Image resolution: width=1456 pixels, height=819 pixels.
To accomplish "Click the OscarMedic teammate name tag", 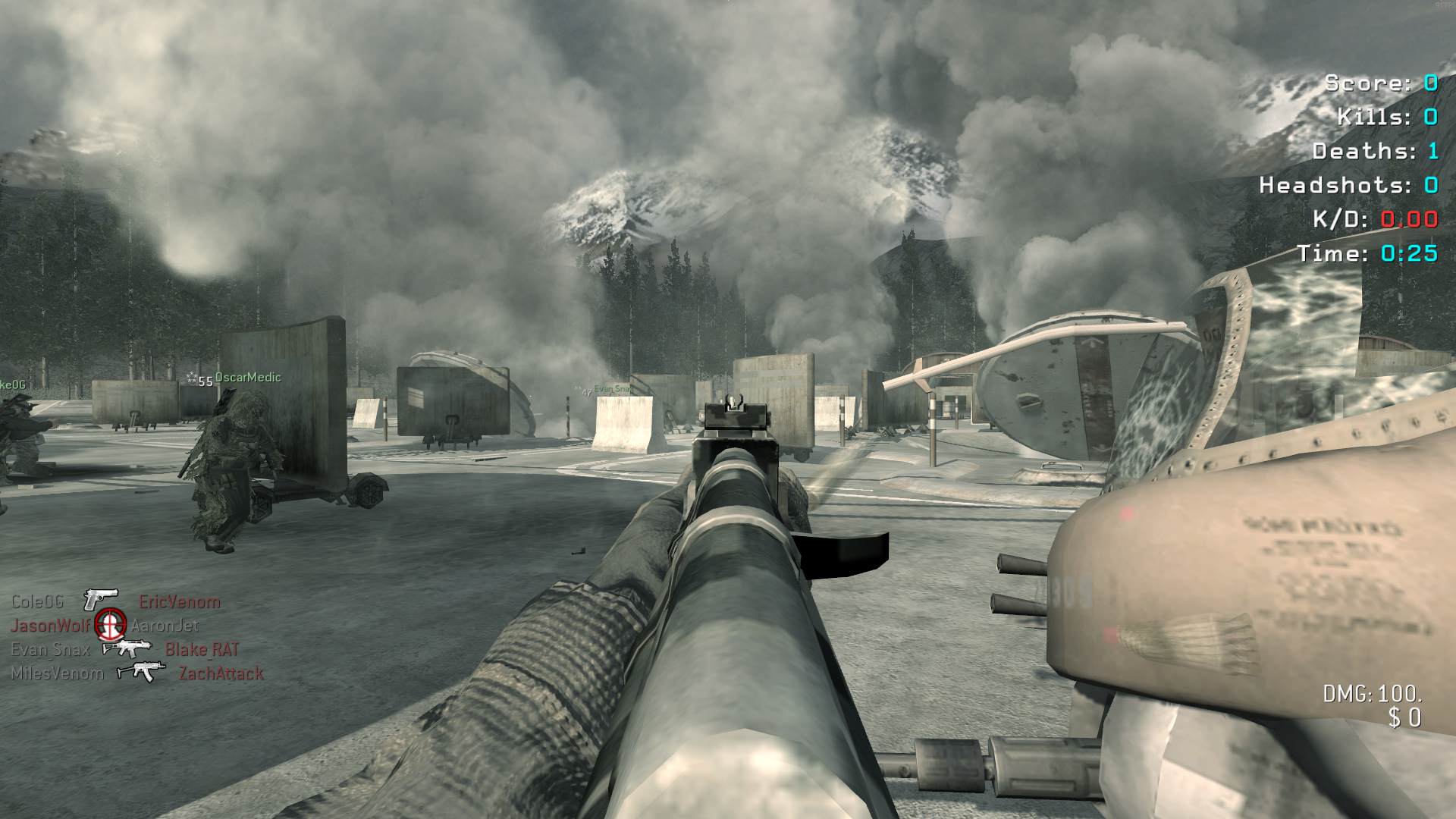I will coord(248,378).
